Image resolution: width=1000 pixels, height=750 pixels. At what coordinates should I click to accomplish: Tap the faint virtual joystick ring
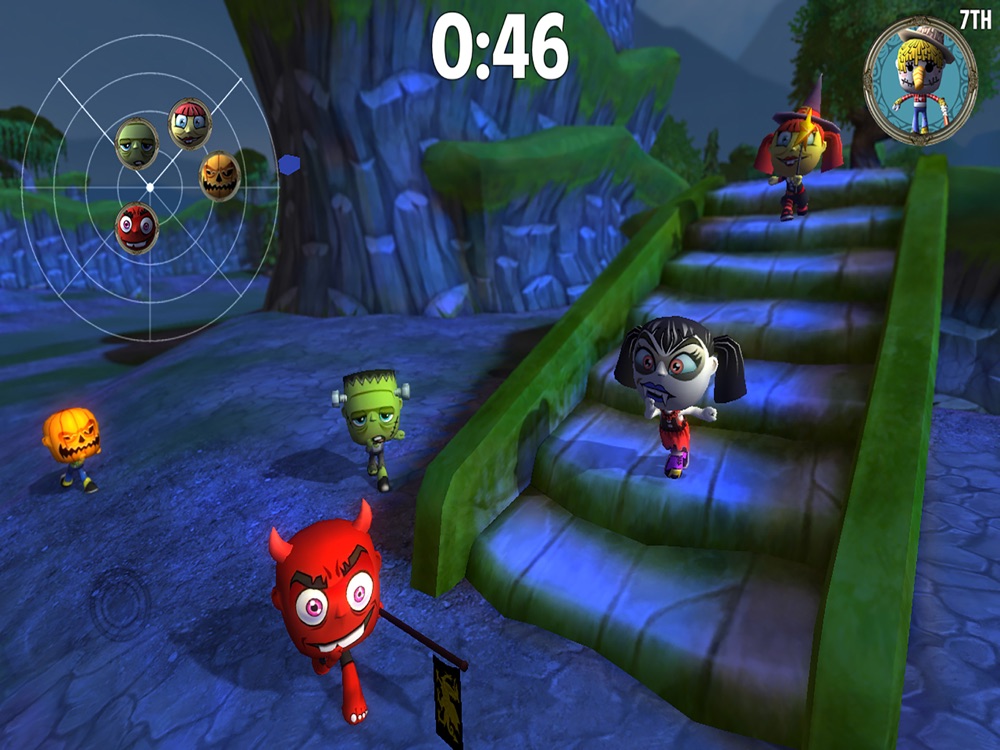tap(120, 603)
